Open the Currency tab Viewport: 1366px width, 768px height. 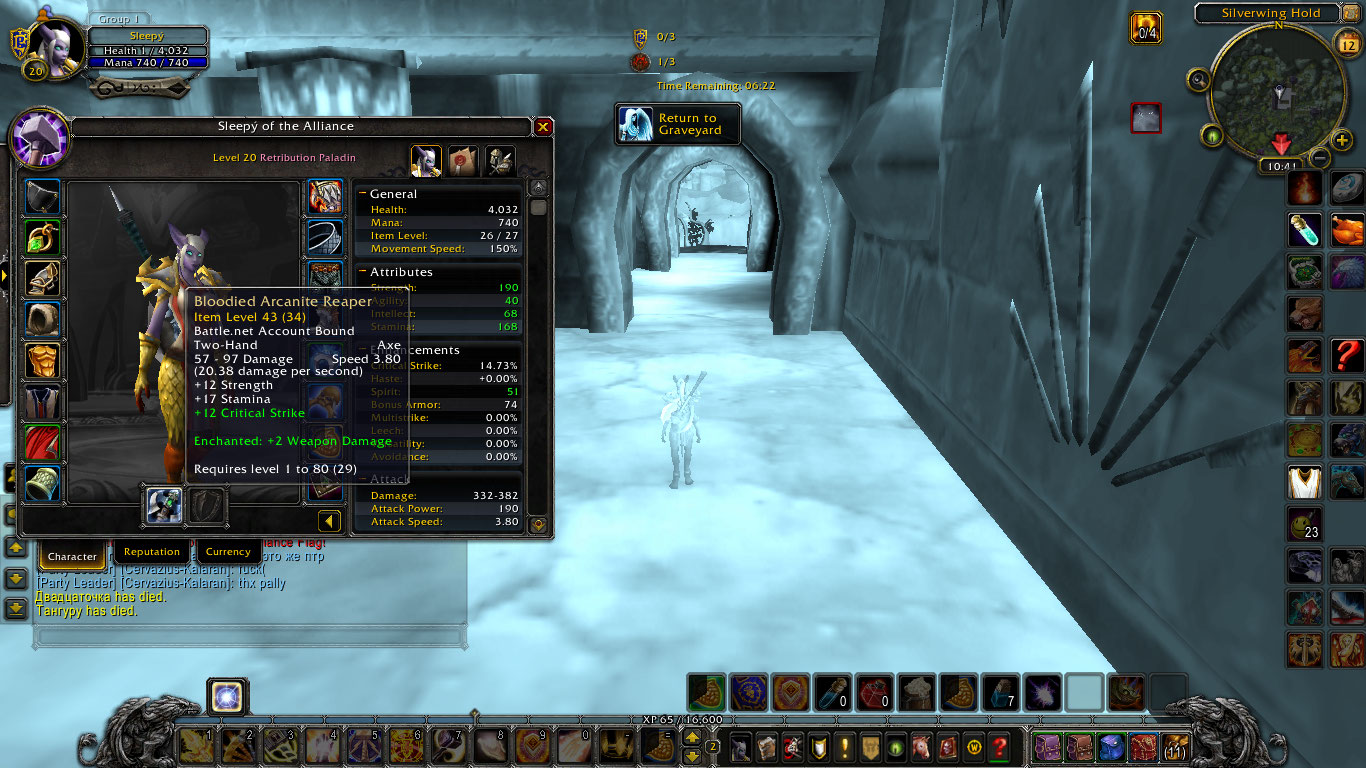pyautogui.click(x=228, y=552)
